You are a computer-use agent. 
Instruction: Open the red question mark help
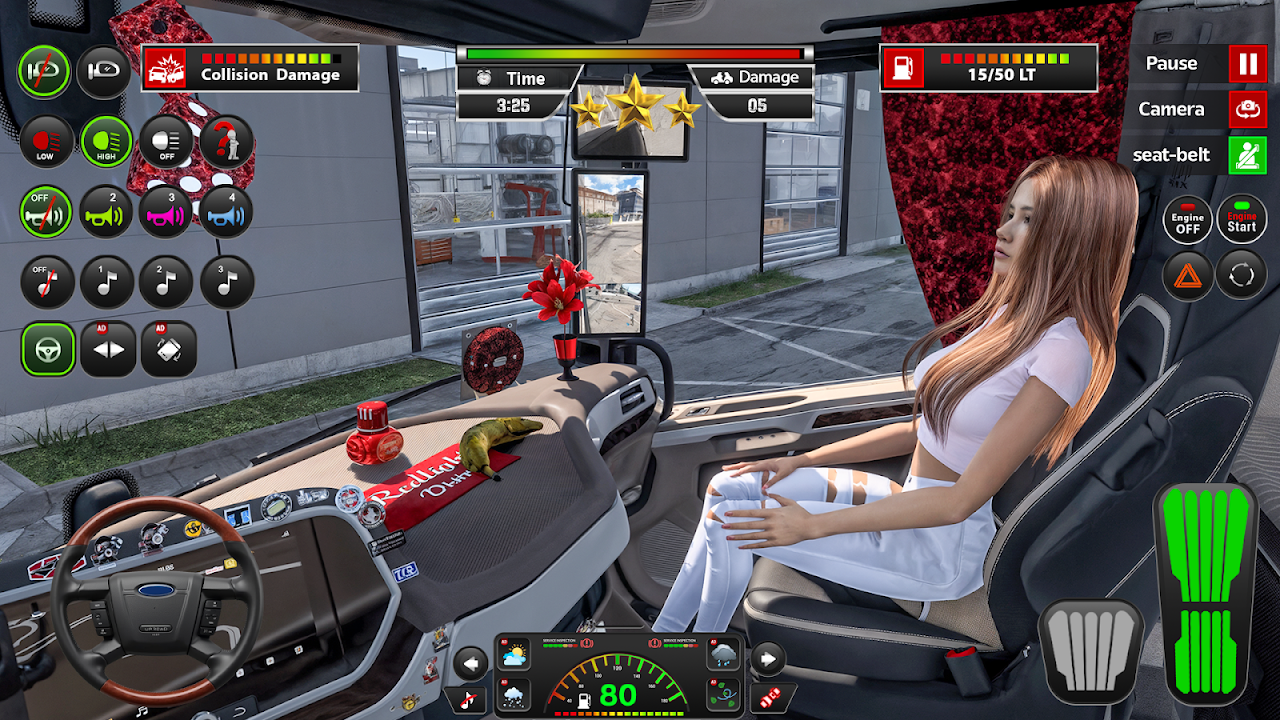tap(226, 142)
